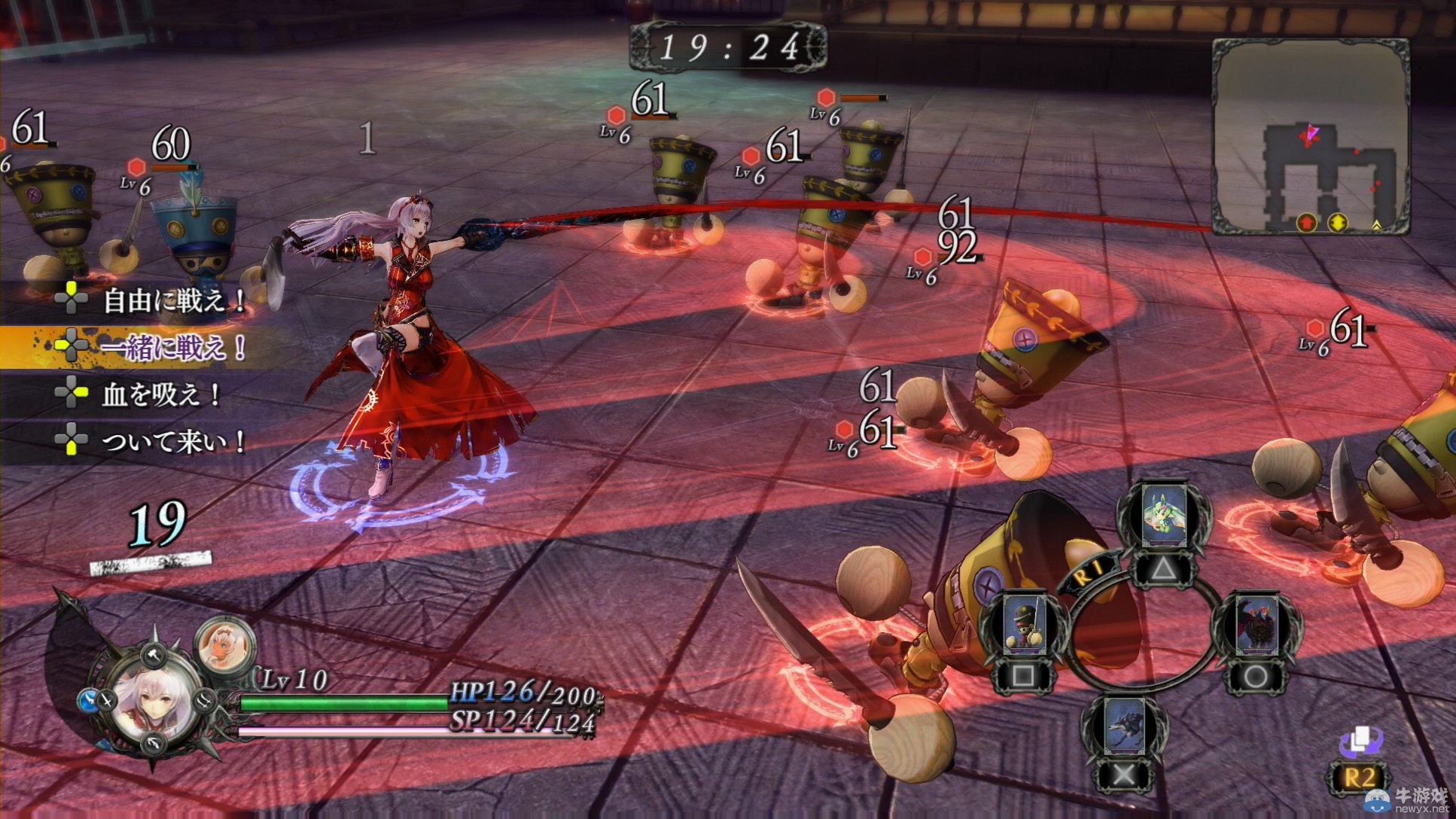Summon the green fairy Servan card
The width and height of the screenshot is (1456, 819).
tap(1163, 517)
